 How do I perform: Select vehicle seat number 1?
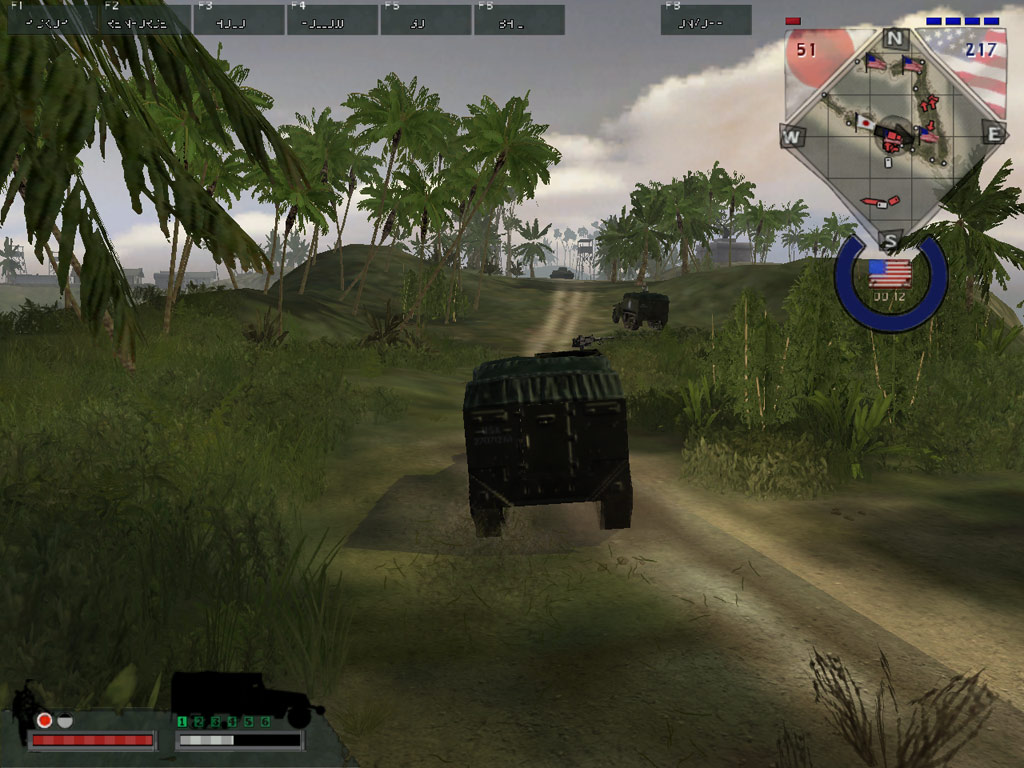pyautogui.click(x=182, y=721)
